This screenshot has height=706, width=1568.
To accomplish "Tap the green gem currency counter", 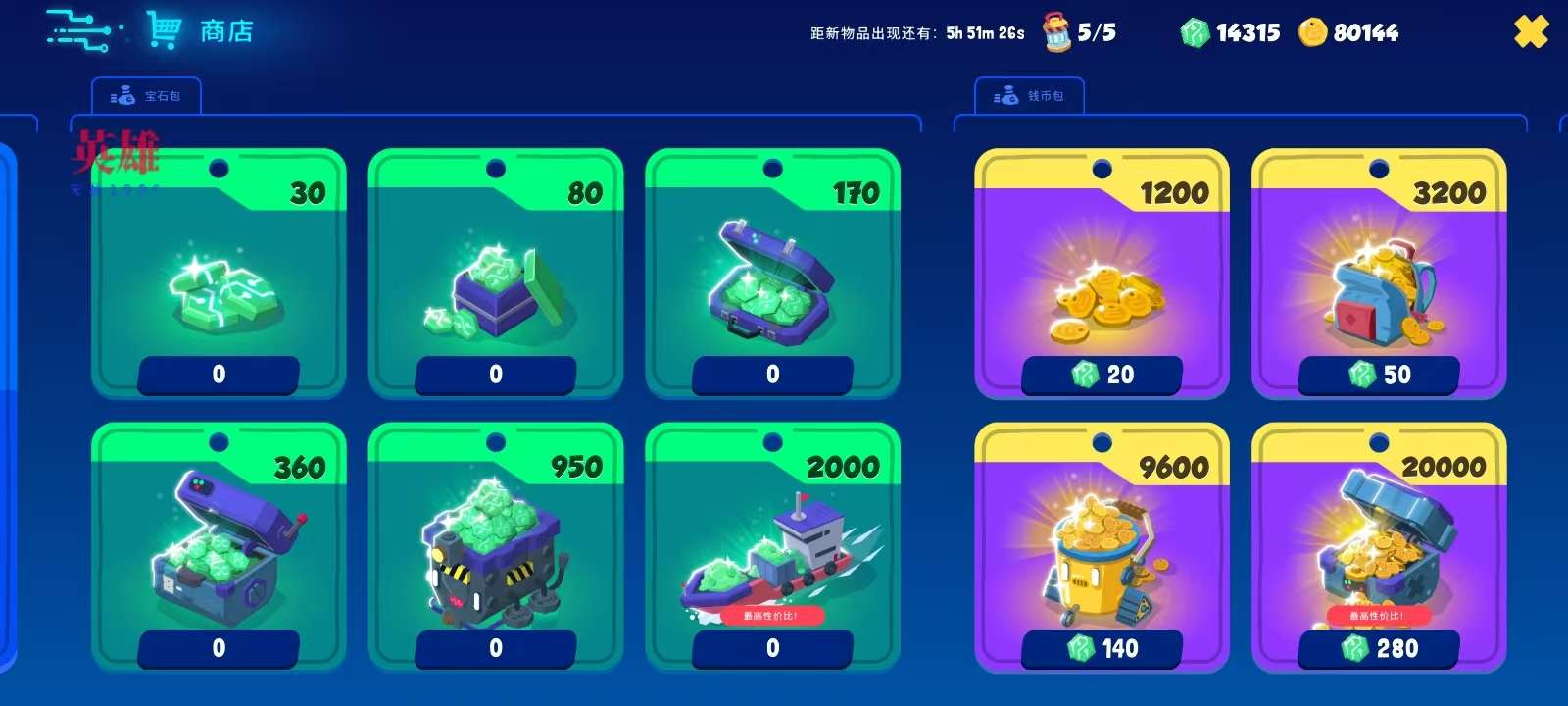I will pos(1231,33).
